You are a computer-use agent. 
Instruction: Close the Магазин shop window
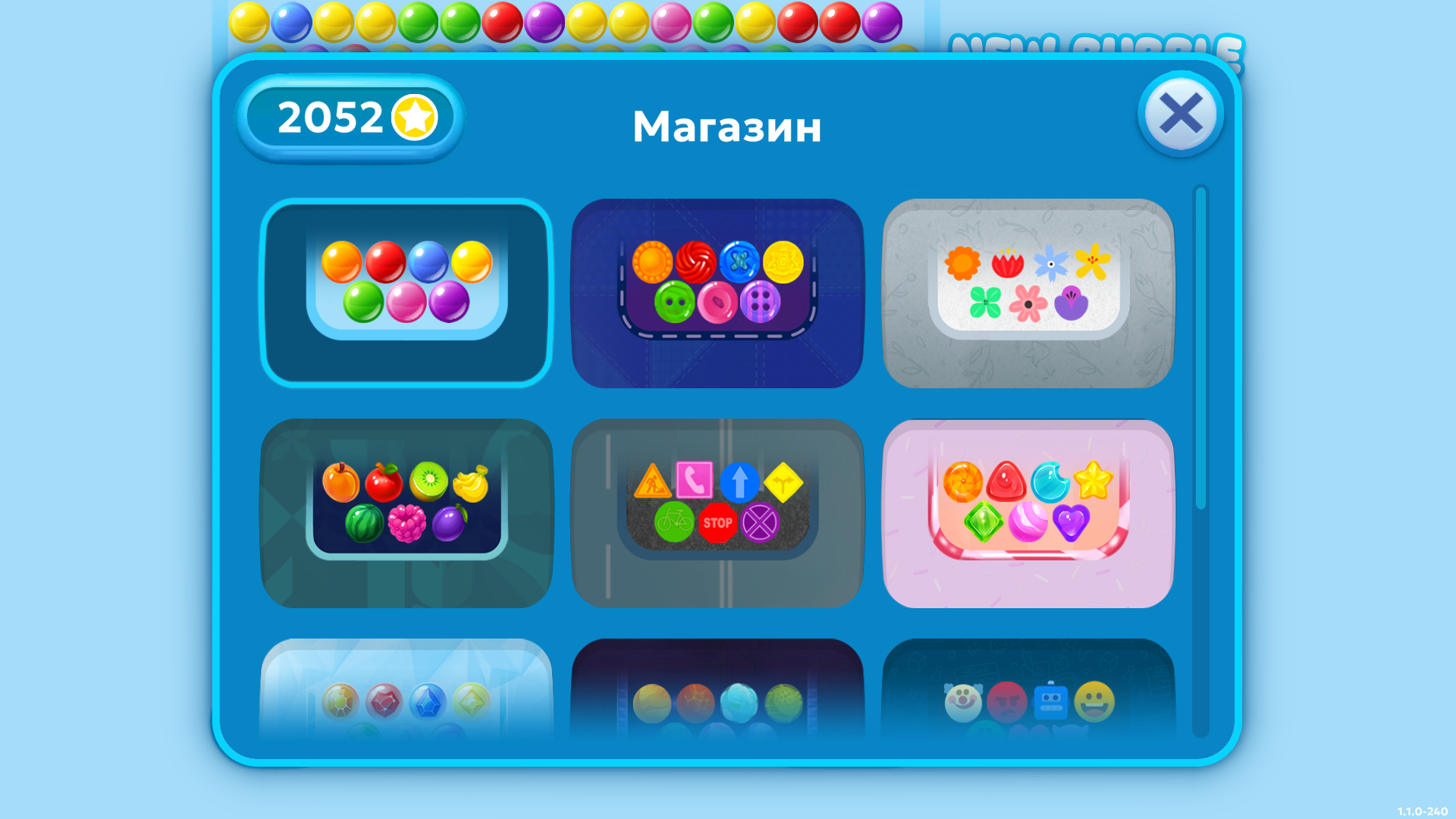click(x=1180, y=114)
